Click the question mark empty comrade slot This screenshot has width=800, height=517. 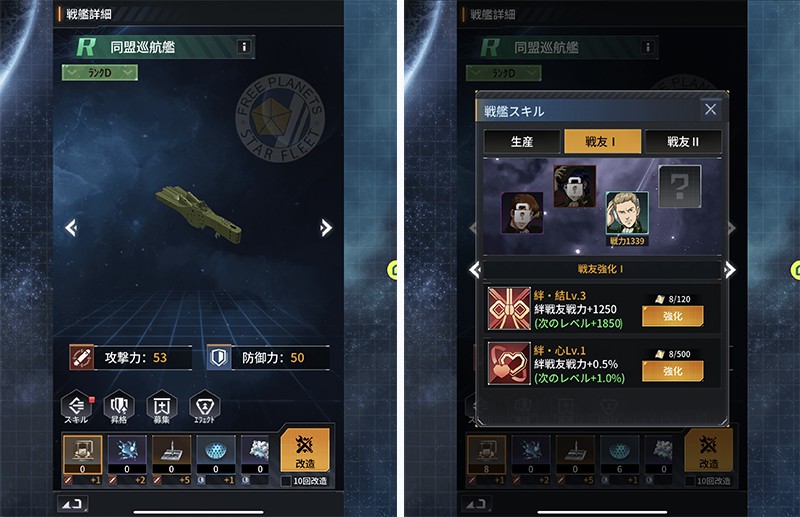[x=680, y=186]
